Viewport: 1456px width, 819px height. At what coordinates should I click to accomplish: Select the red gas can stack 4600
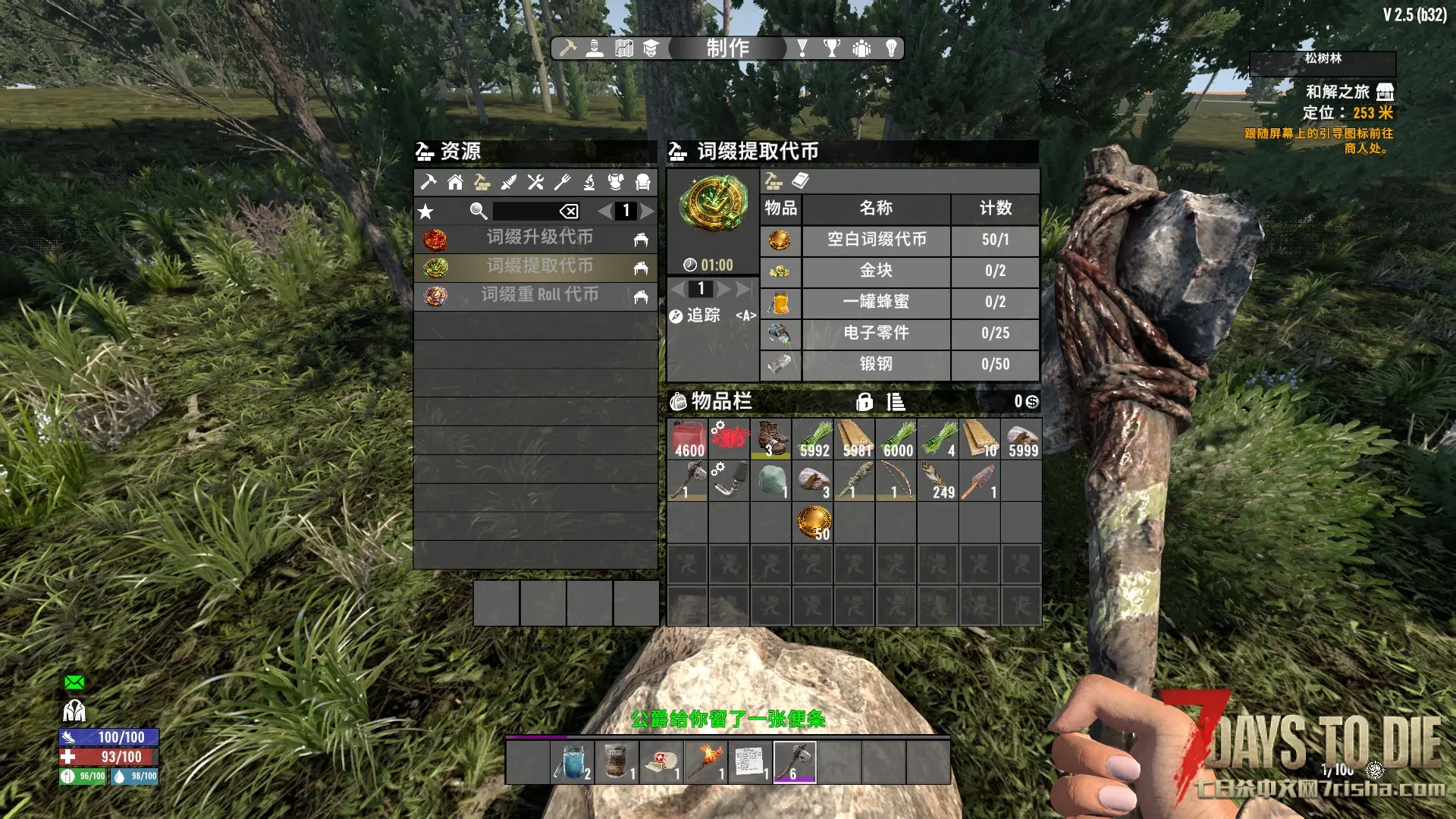[x=688, y=439]
